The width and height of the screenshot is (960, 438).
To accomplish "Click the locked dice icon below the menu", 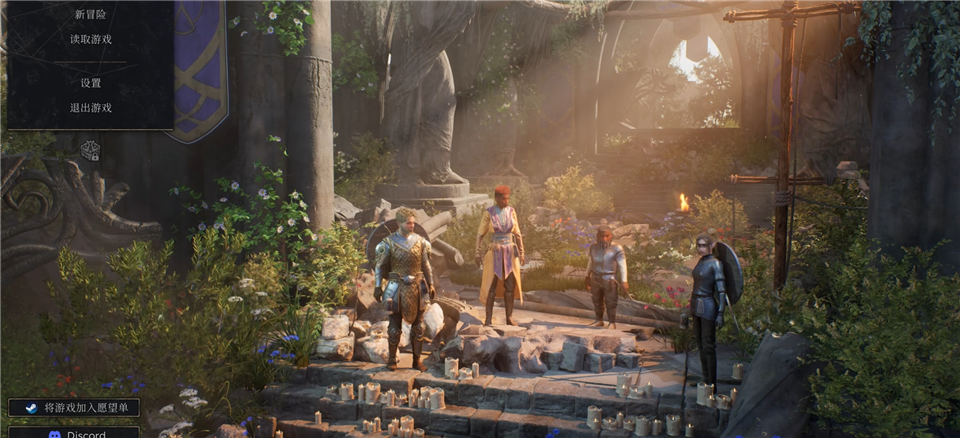I will [x=90, y=150].
